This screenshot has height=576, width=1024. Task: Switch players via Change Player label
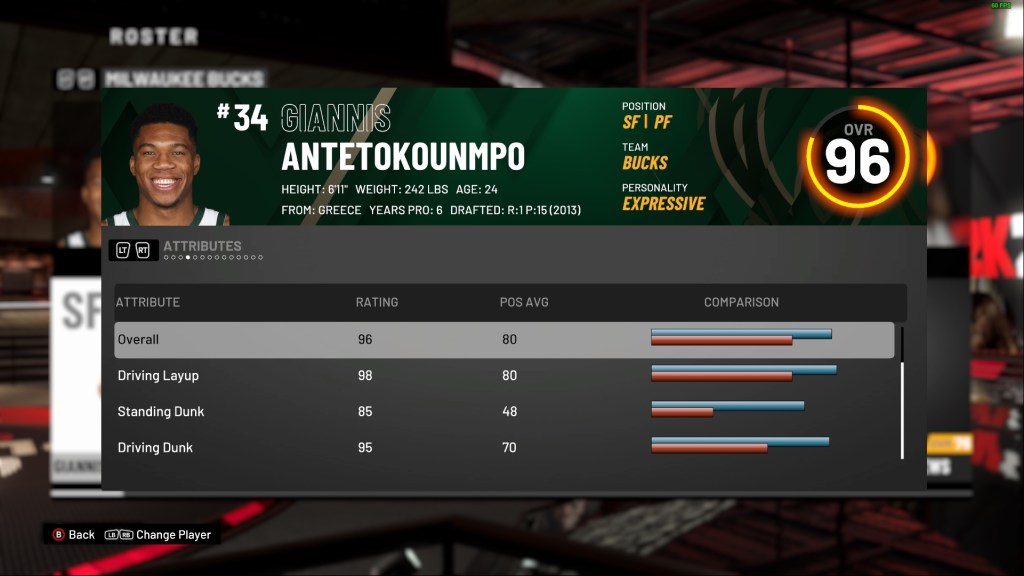(x=173, y=535)
